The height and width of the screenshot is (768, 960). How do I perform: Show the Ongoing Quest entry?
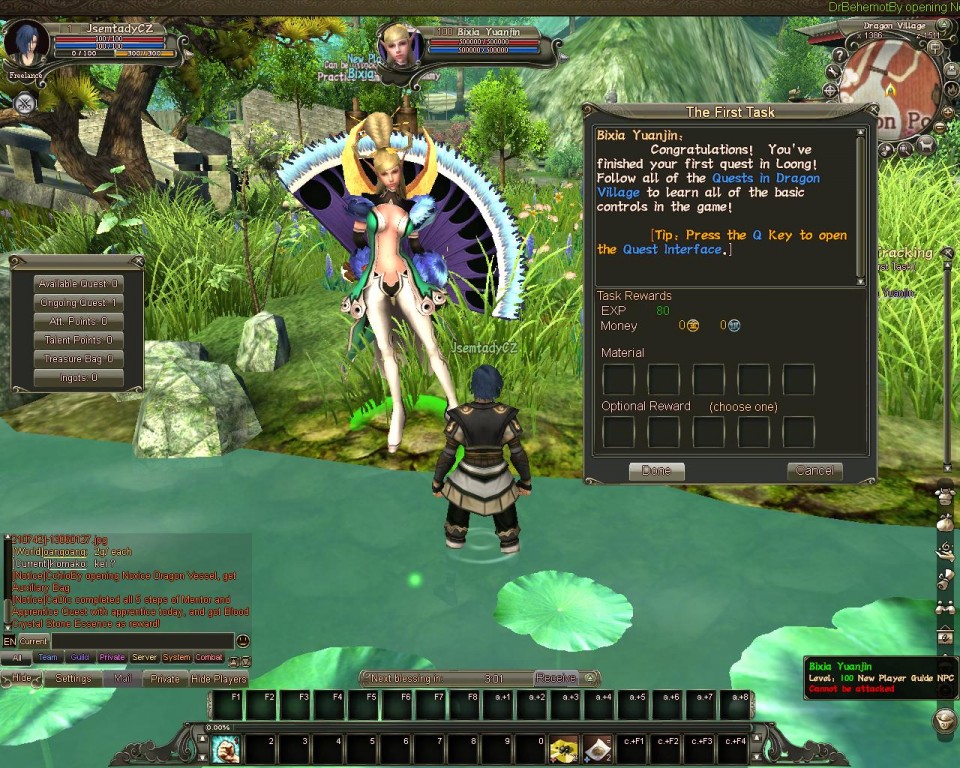[x=78, y=303]
